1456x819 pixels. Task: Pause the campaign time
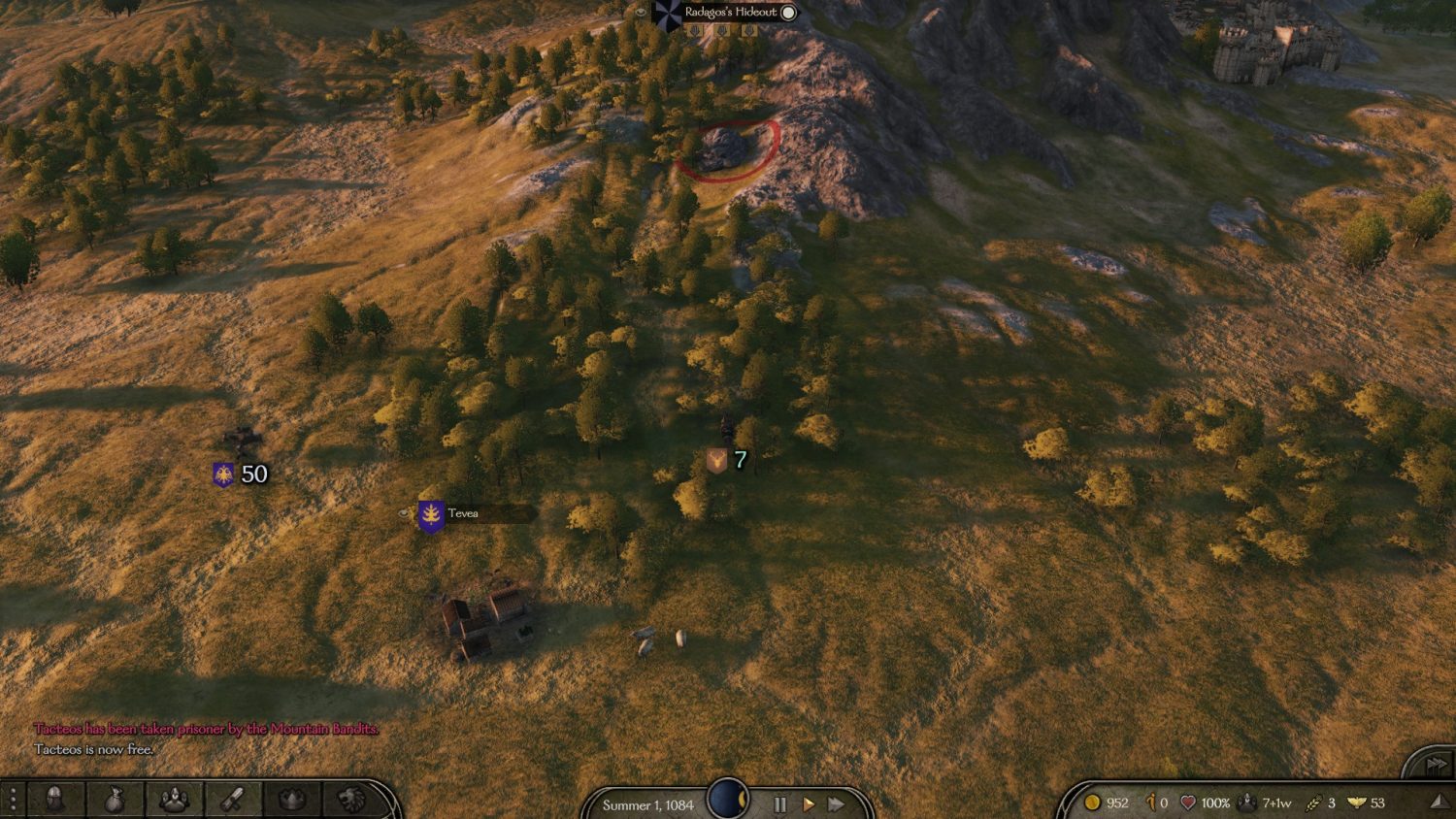780,803
